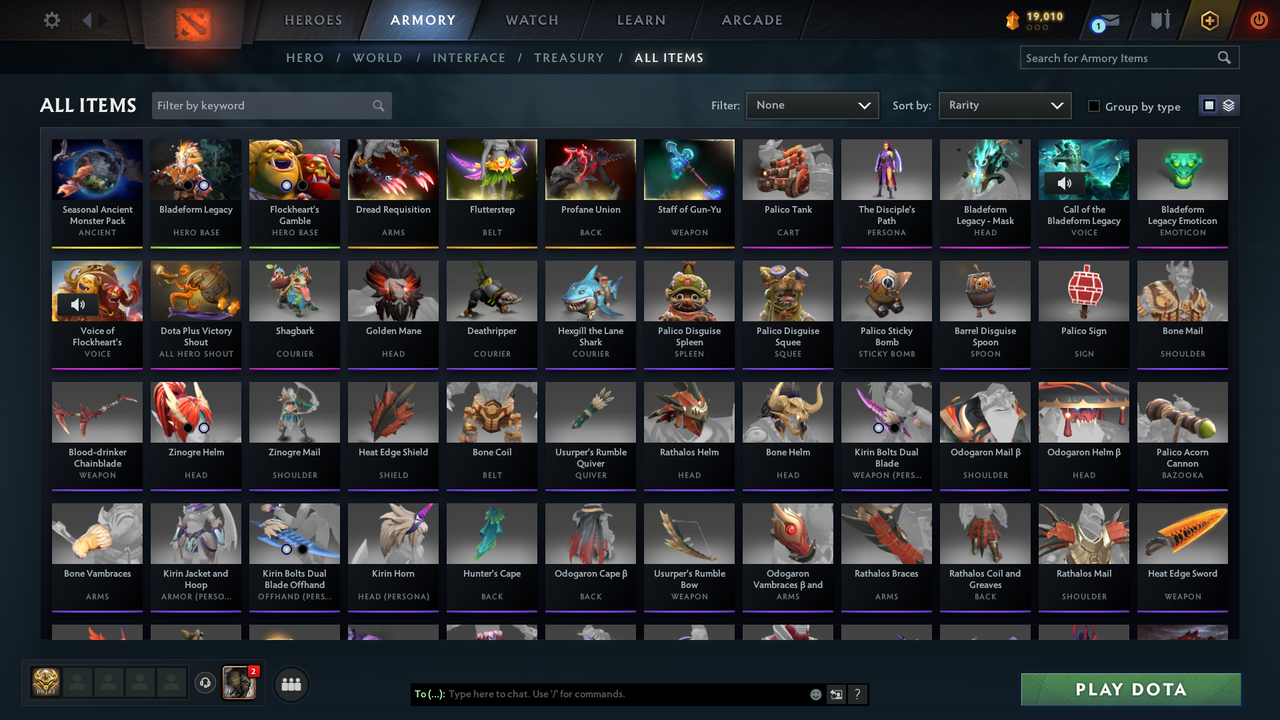Open the Filter dropdown set to None
Image resolution: width=1280 pixels, height=720 pixels.
812,105
